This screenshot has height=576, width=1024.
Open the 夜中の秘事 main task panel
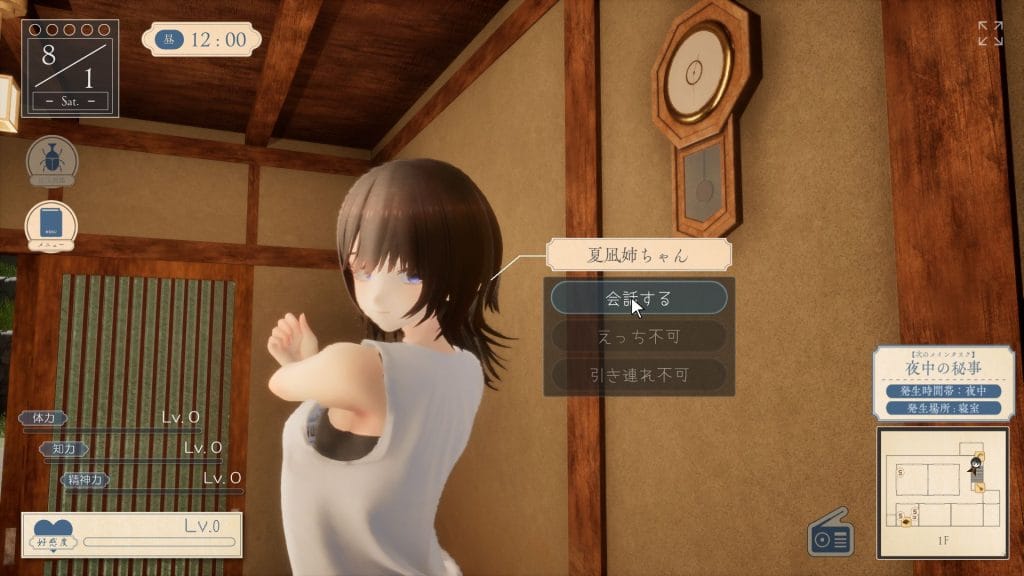943,383
